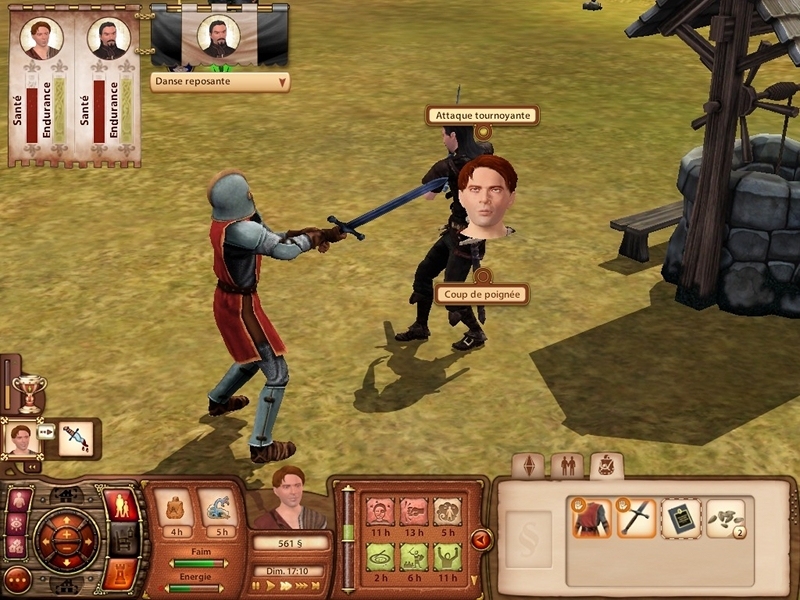Choose the Attaque tournoyante sword move
Image resolution: width=800 pixels, height=600 pixels.
pos(482,116)
